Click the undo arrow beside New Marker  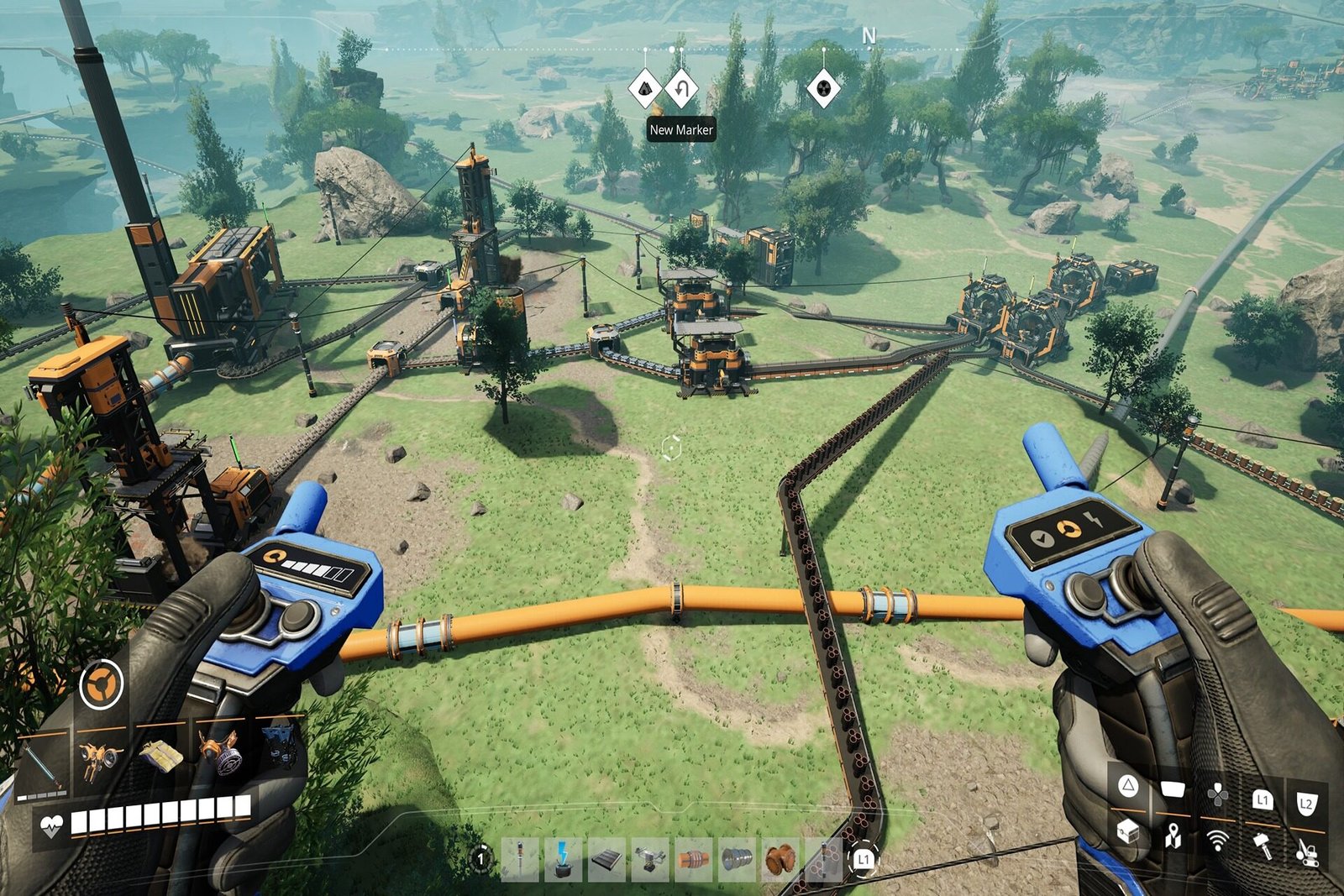pos(681,90)
